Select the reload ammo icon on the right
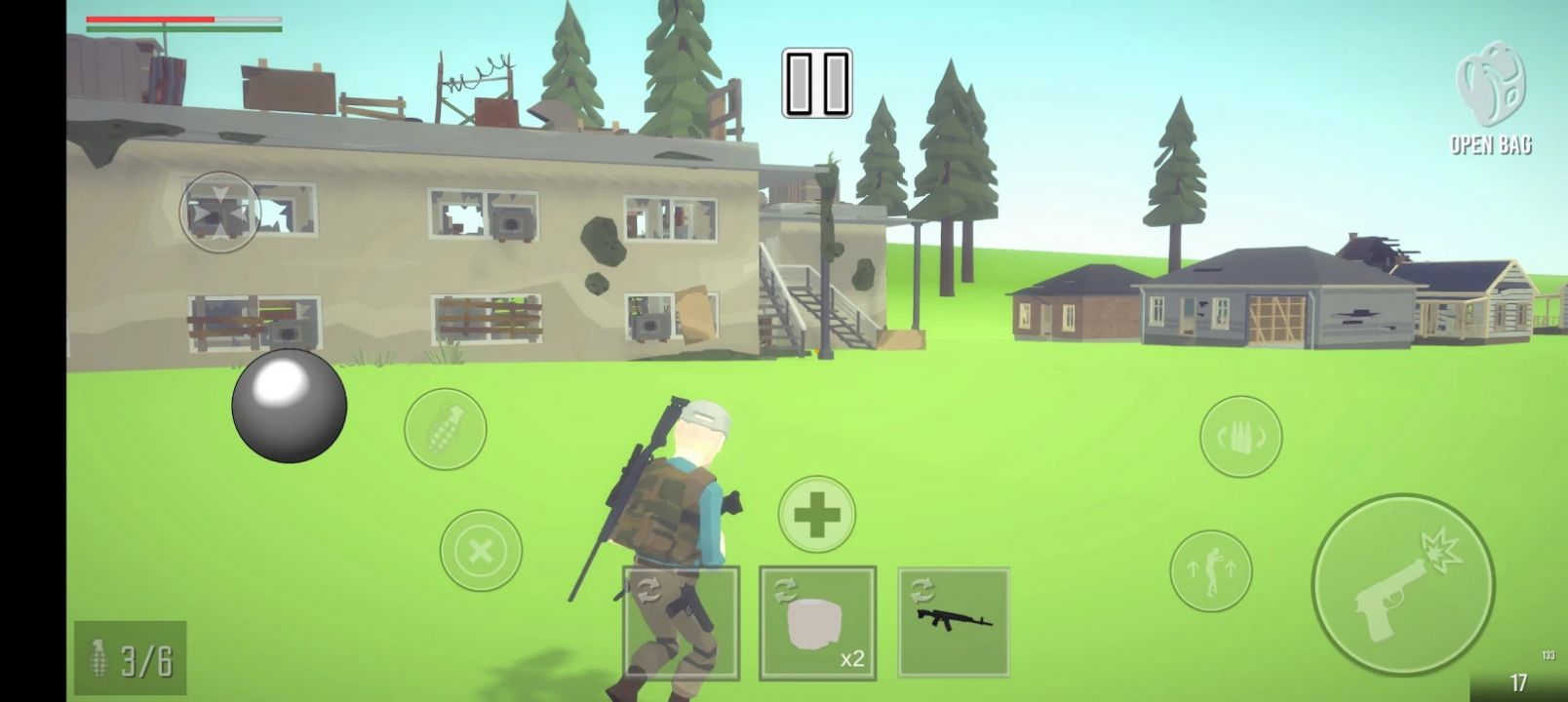Screen dimensions: 1568x702 [x=1240, y=436]
